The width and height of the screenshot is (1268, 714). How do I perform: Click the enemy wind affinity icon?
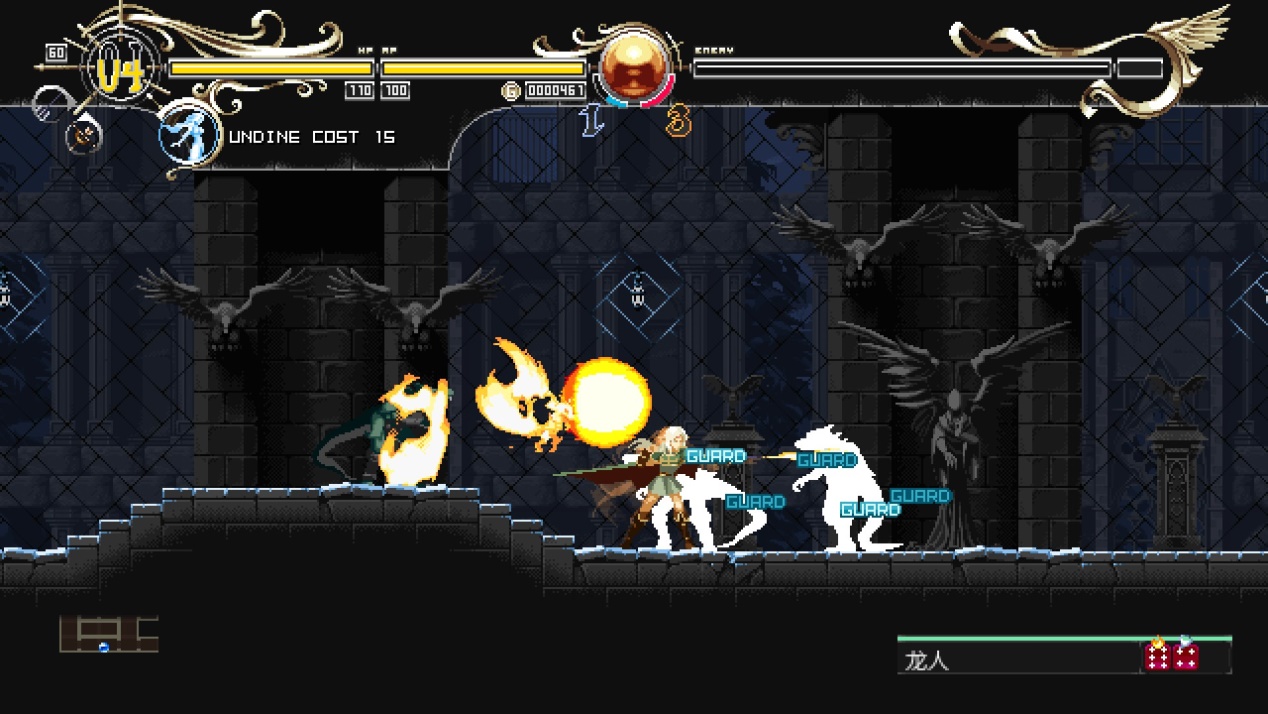(1187, 655)
